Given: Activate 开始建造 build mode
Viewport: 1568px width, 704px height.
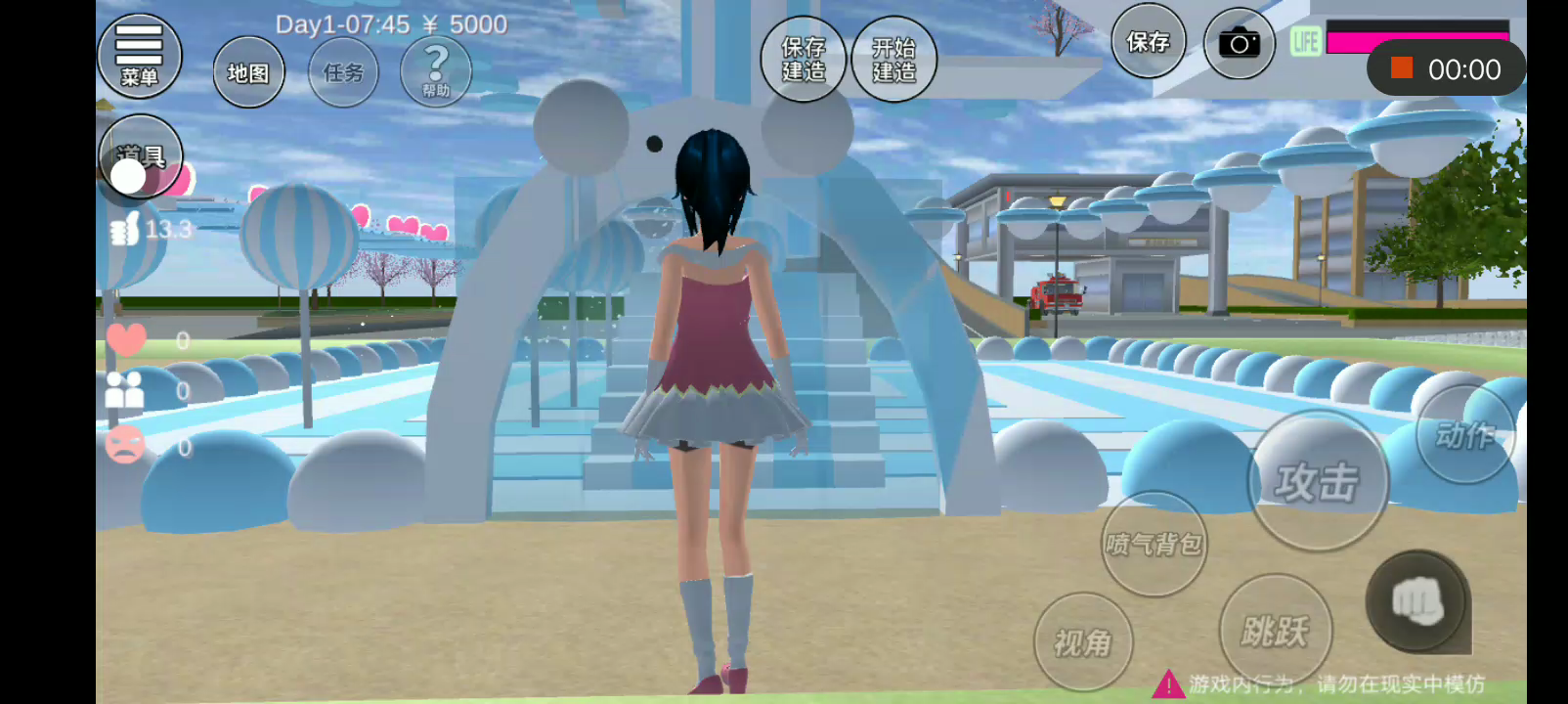Looking at the screenshot, I should pyautogui.click(x=893, y=60).
